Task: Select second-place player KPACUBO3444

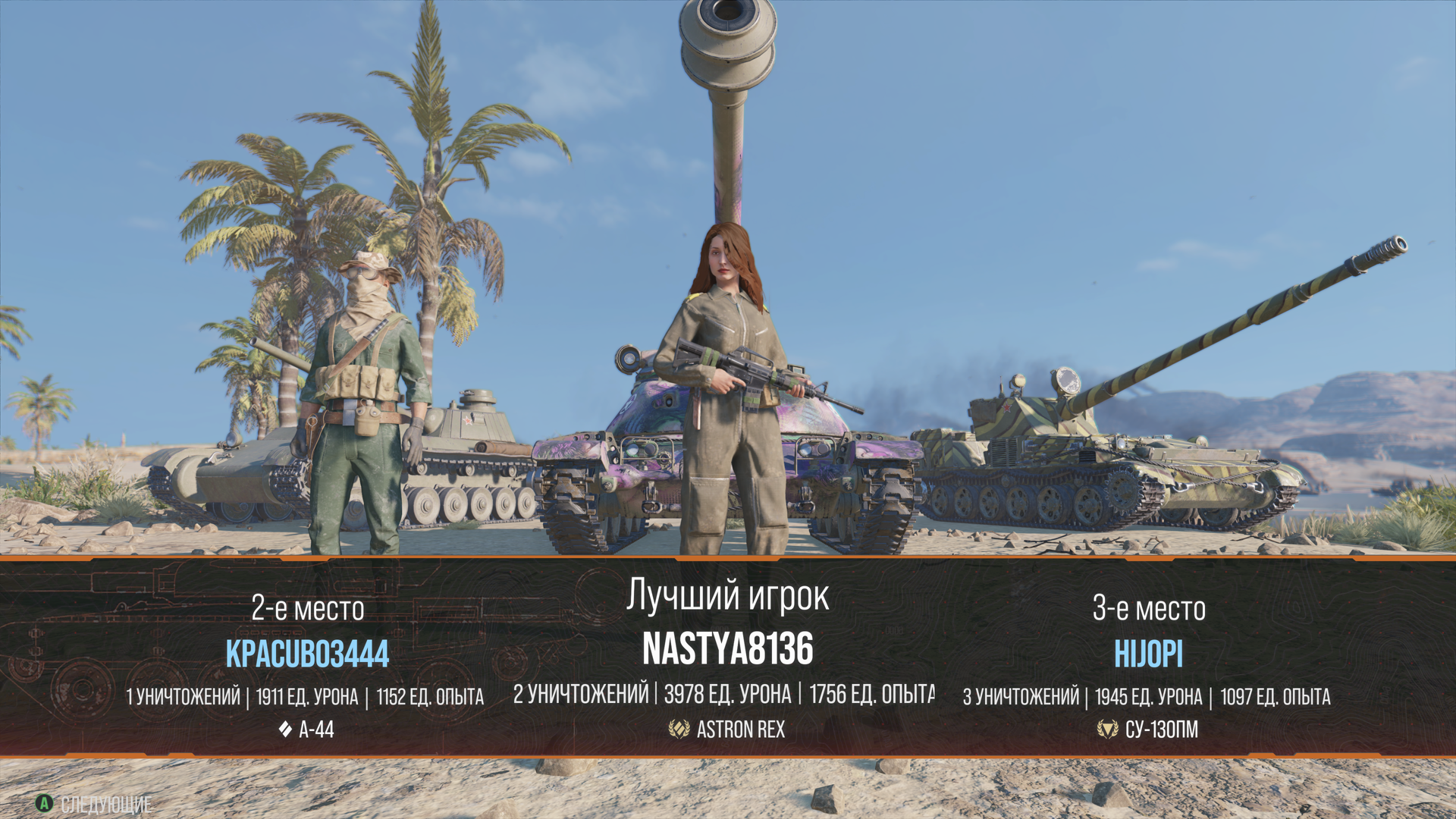Action: 307,654
